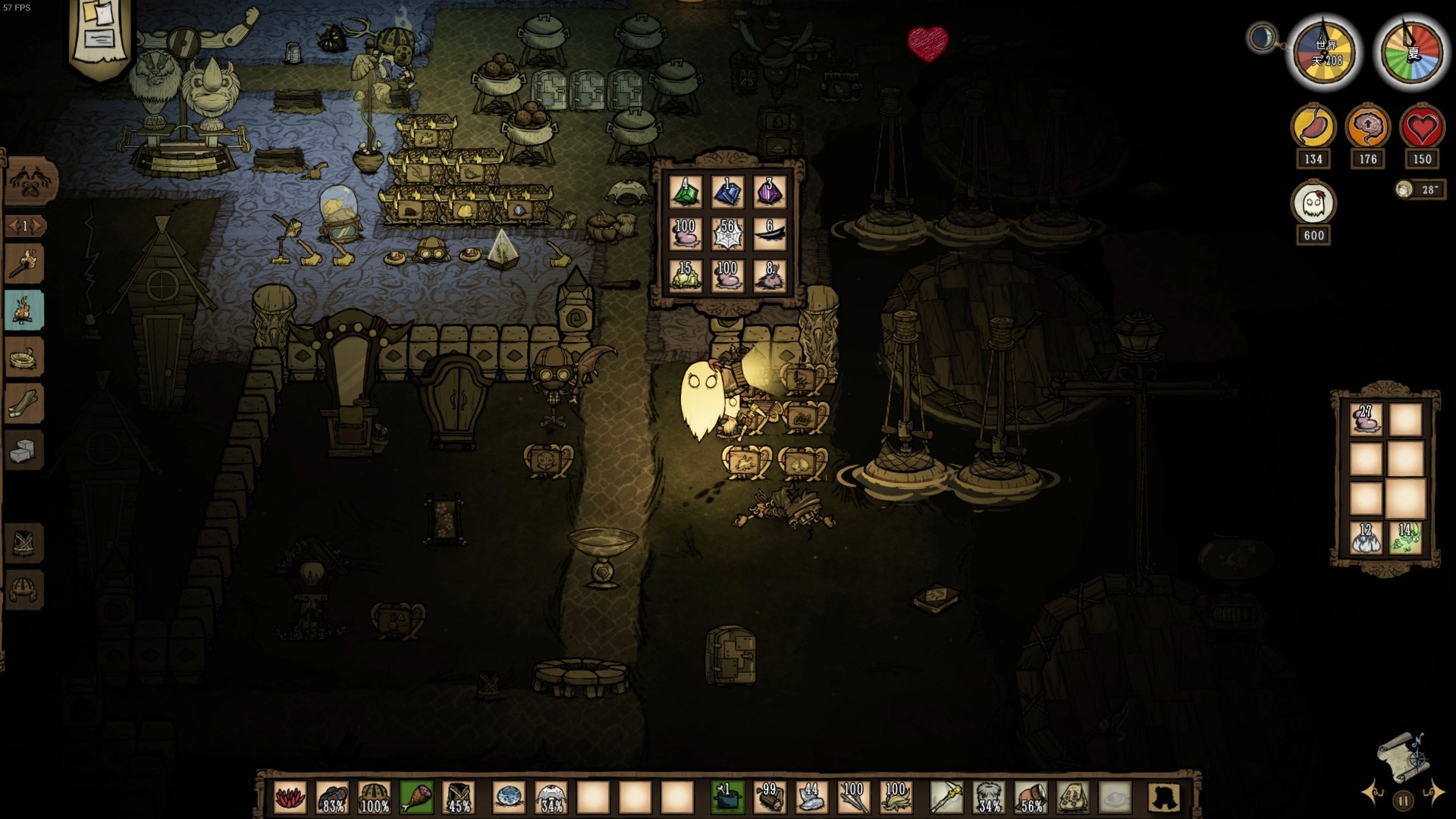
Task: Select the log stack of 99
Action: pyautogui.click(x=769, y=798)
